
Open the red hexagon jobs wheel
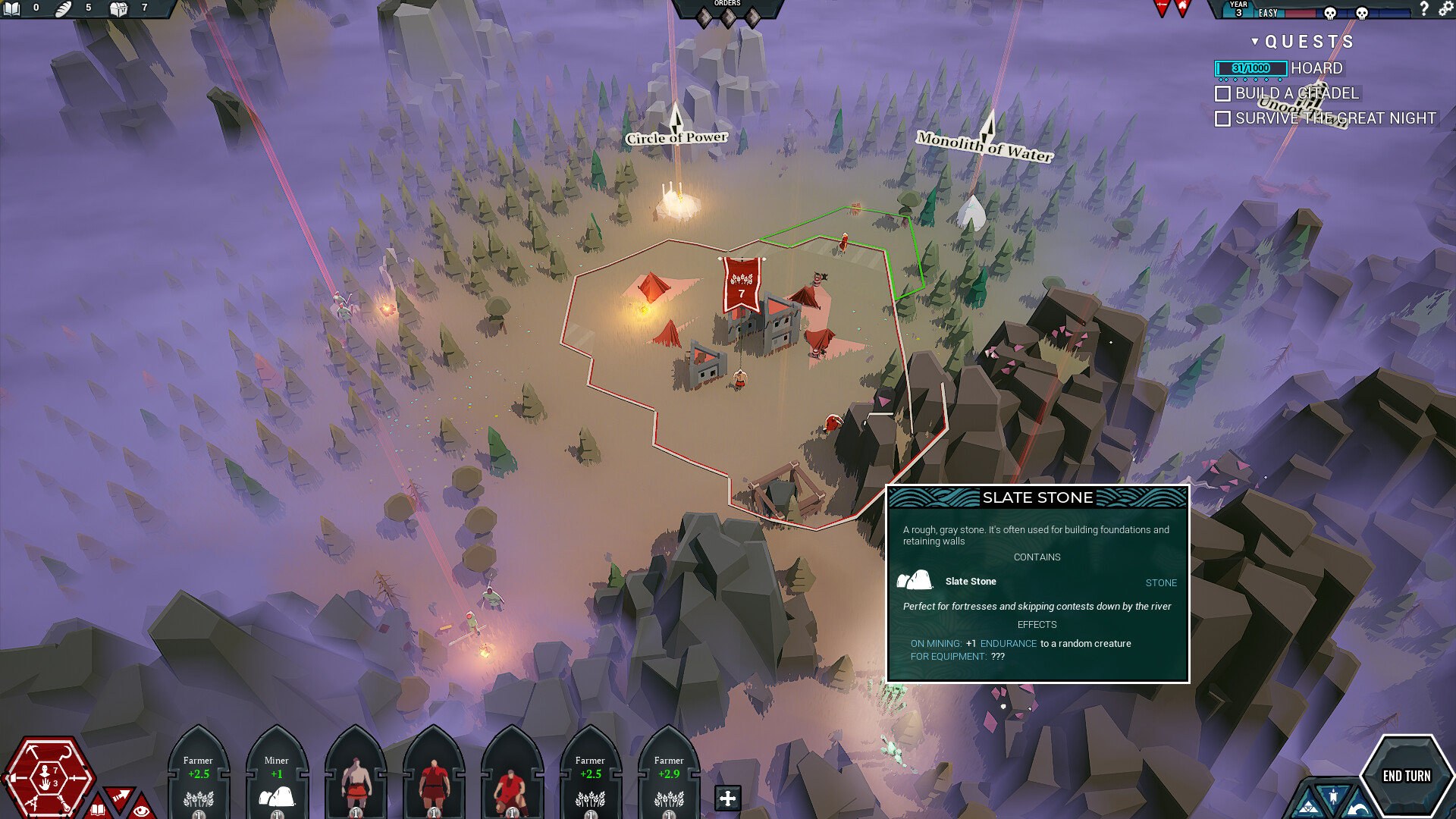click(47, 777)
